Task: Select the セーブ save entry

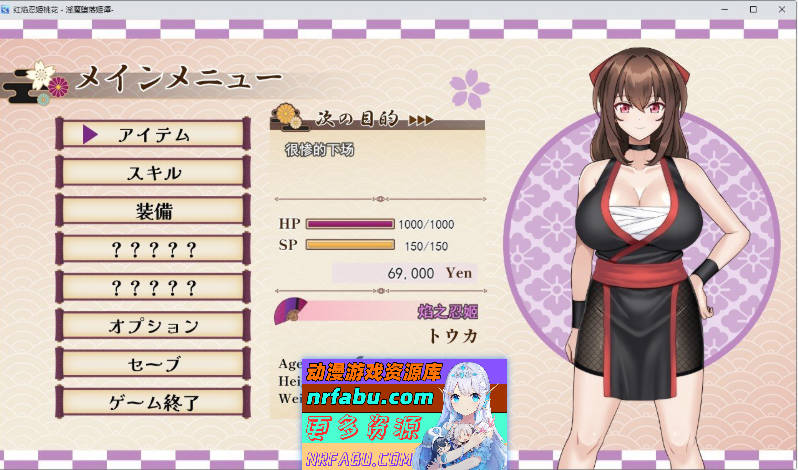Action: [x=153, y=364]
